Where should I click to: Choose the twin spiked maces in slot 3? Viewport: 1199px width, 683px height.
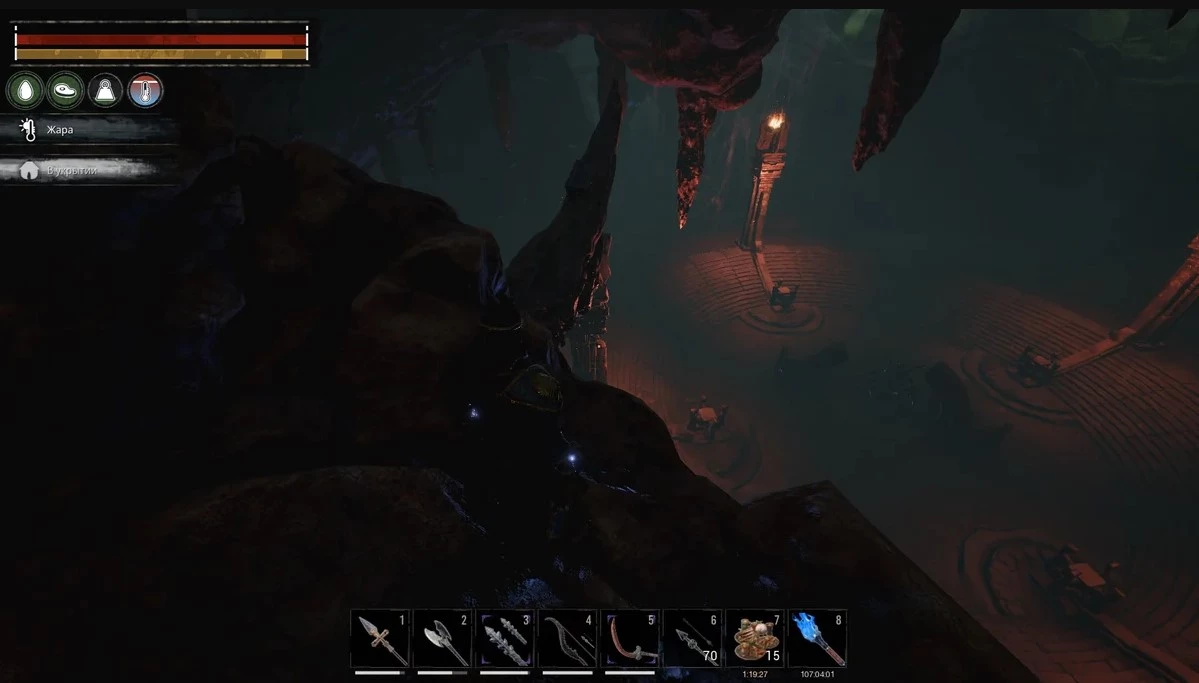(505, 638)
